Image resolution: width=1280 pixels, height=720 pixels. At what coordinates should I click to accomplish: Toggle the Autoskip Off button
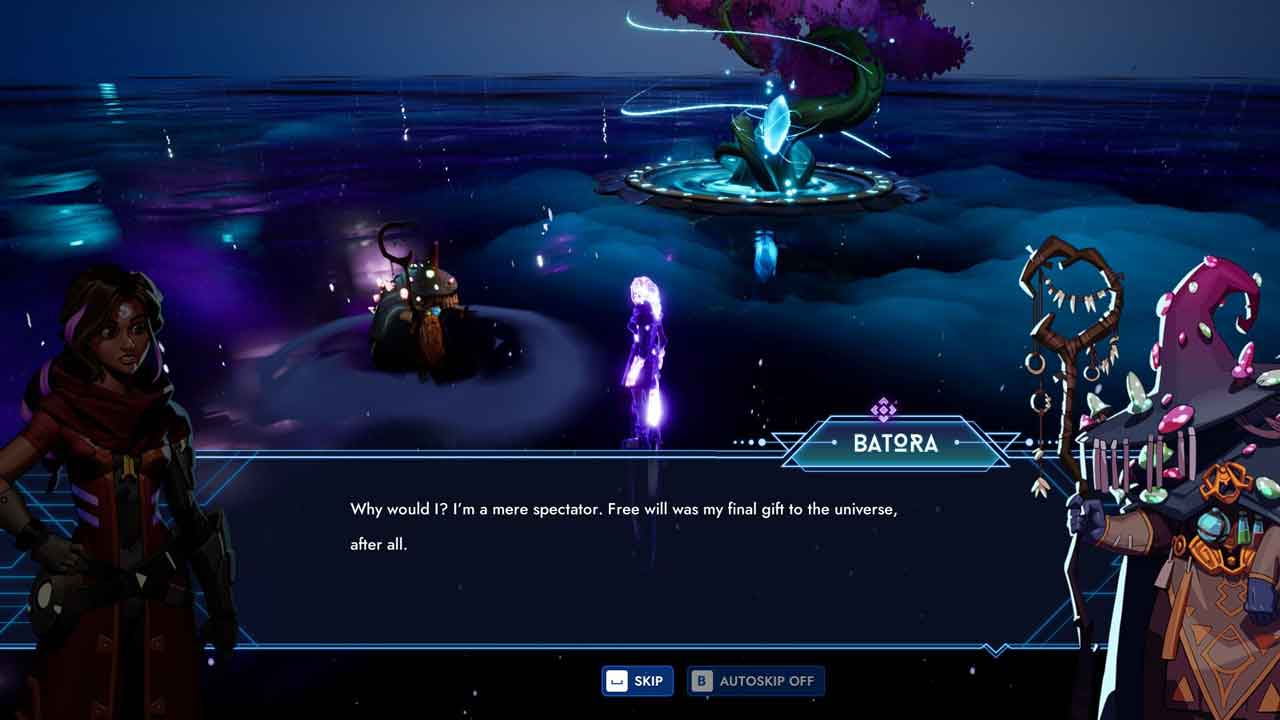tap(756, 681)
